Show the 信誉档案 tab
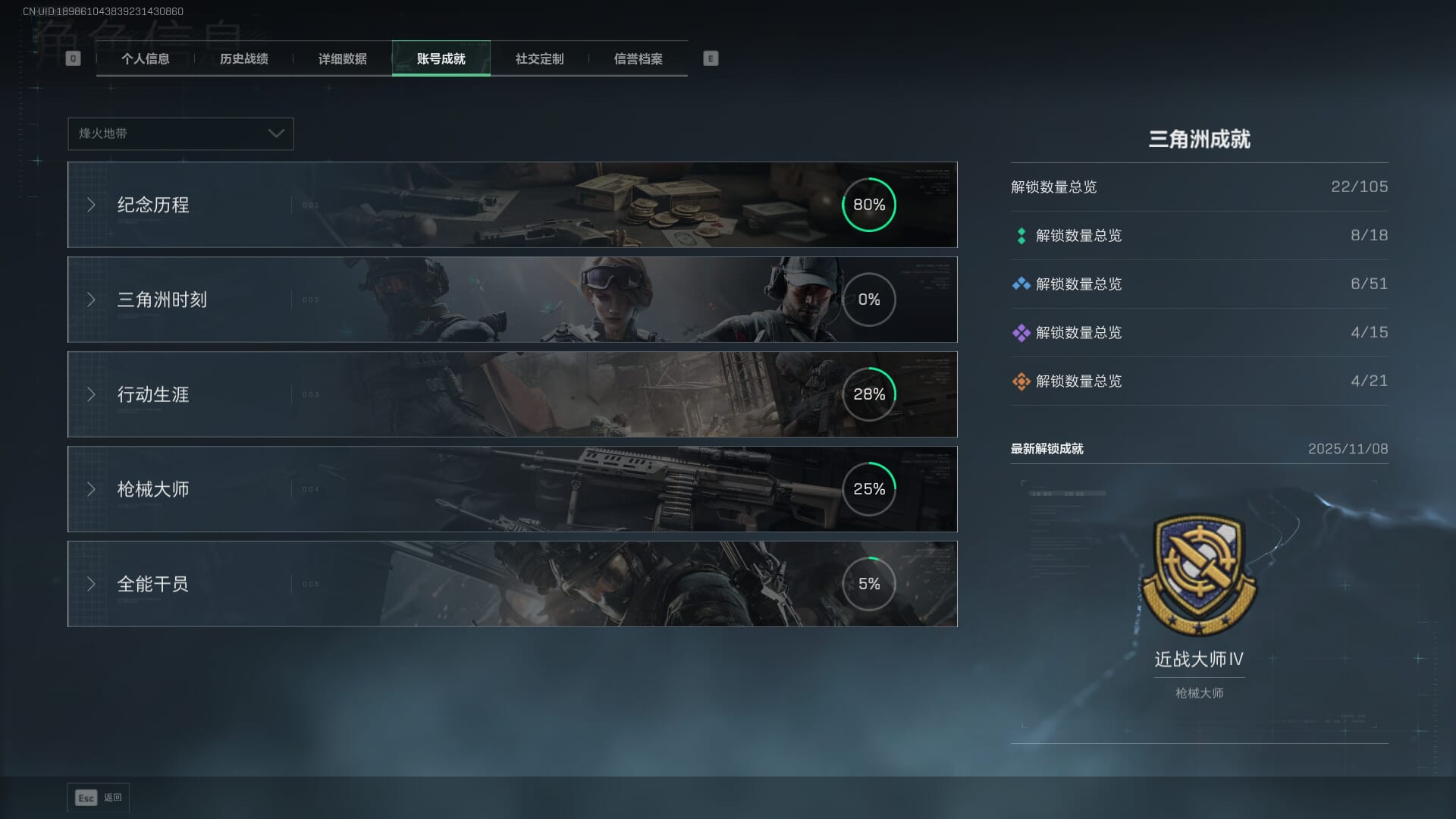 coord(638,59)
